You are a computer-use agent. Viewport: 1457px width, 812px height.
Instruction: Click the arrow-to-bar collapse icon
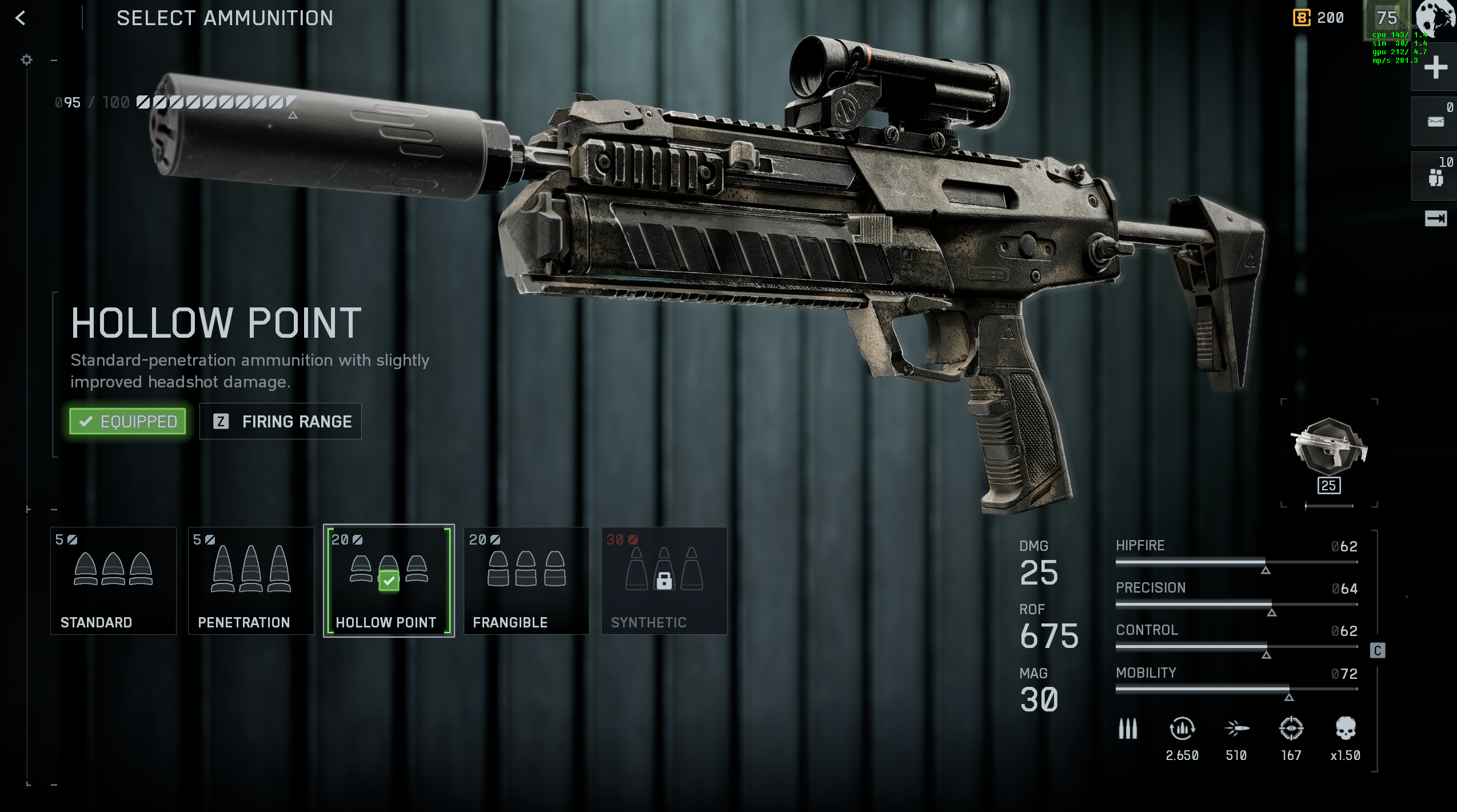pyautogui.click(x=1435, y=218)
